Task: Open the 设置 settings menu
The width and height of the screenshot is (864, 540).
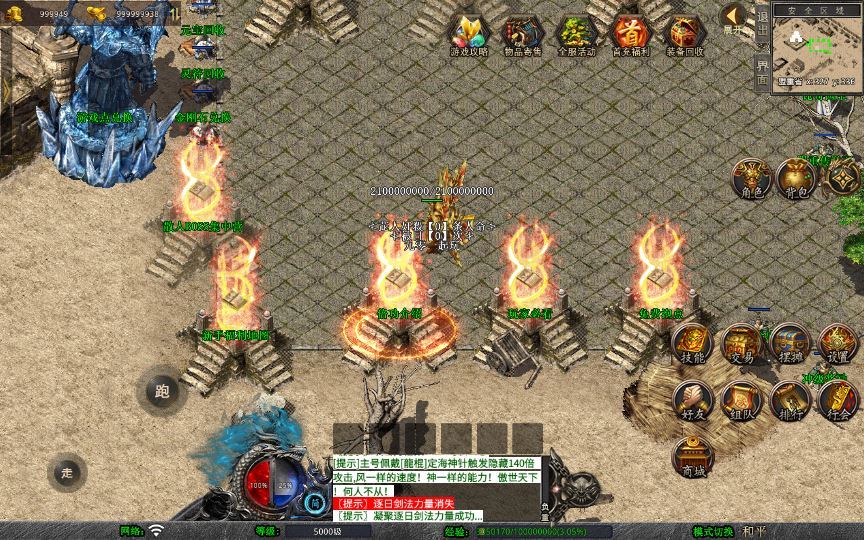Action: [838, 344]
